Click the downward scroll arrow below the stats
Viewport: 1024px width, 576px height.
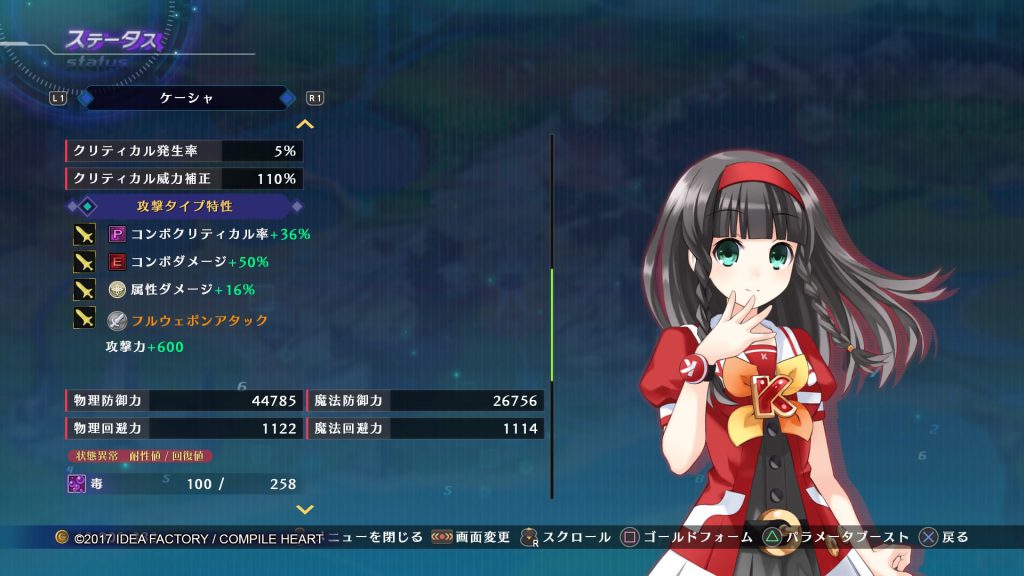point(305,509)
